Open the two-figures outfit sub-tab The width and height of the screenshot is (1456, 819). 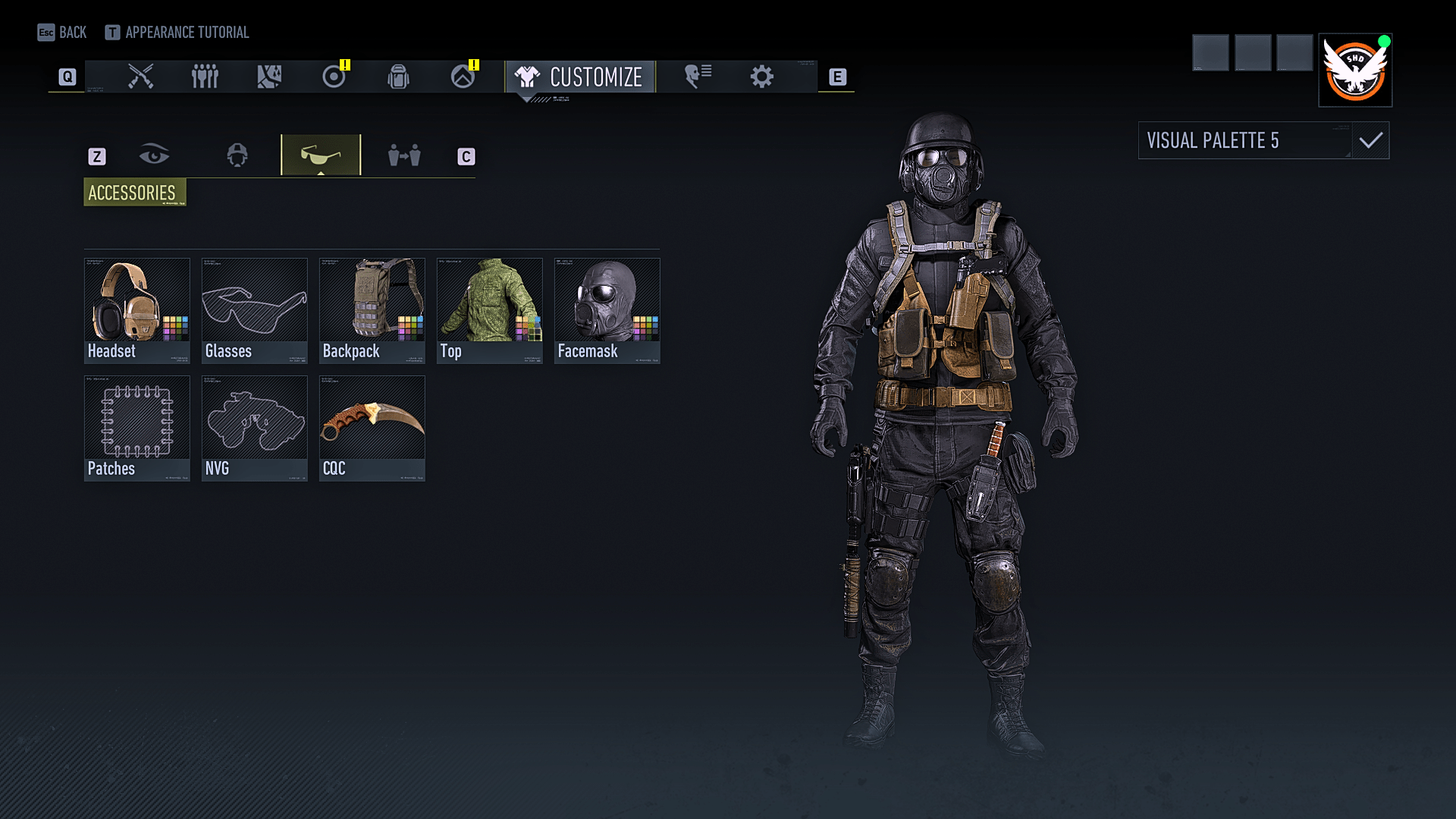404,155
